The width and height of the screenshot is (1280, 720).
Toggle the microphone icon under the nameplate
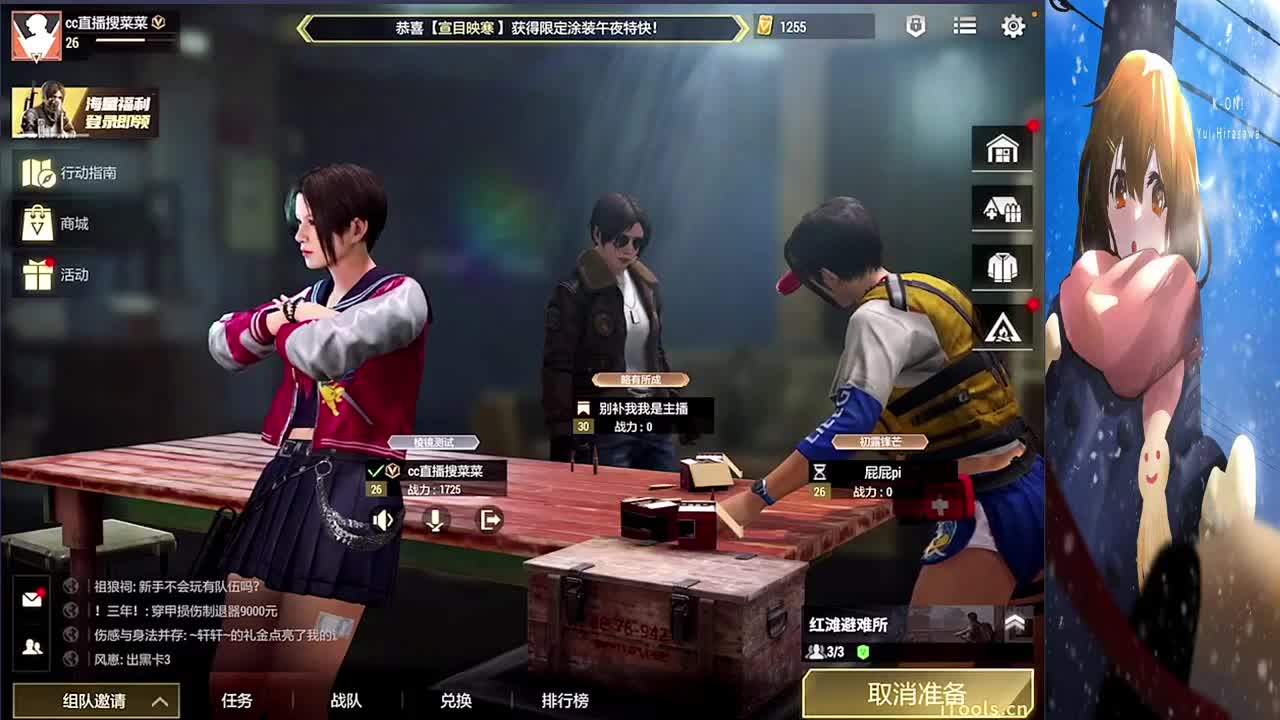435,519
